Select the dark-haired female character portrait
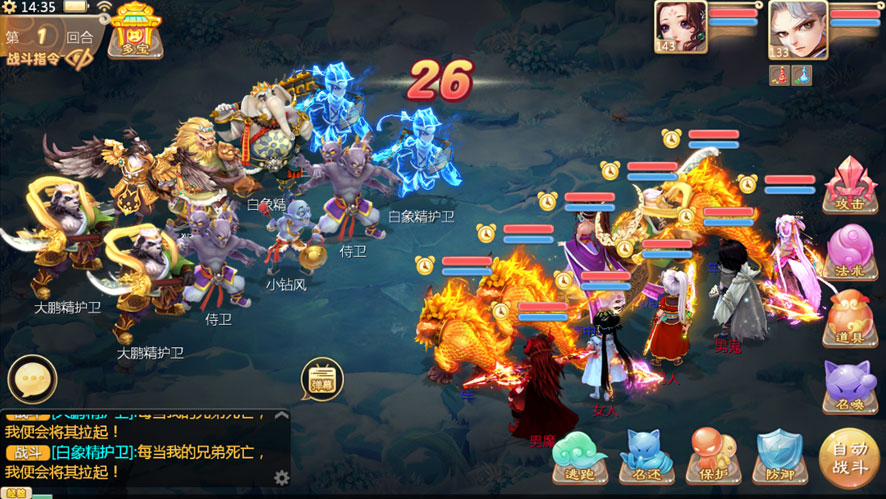 point(681,28)
